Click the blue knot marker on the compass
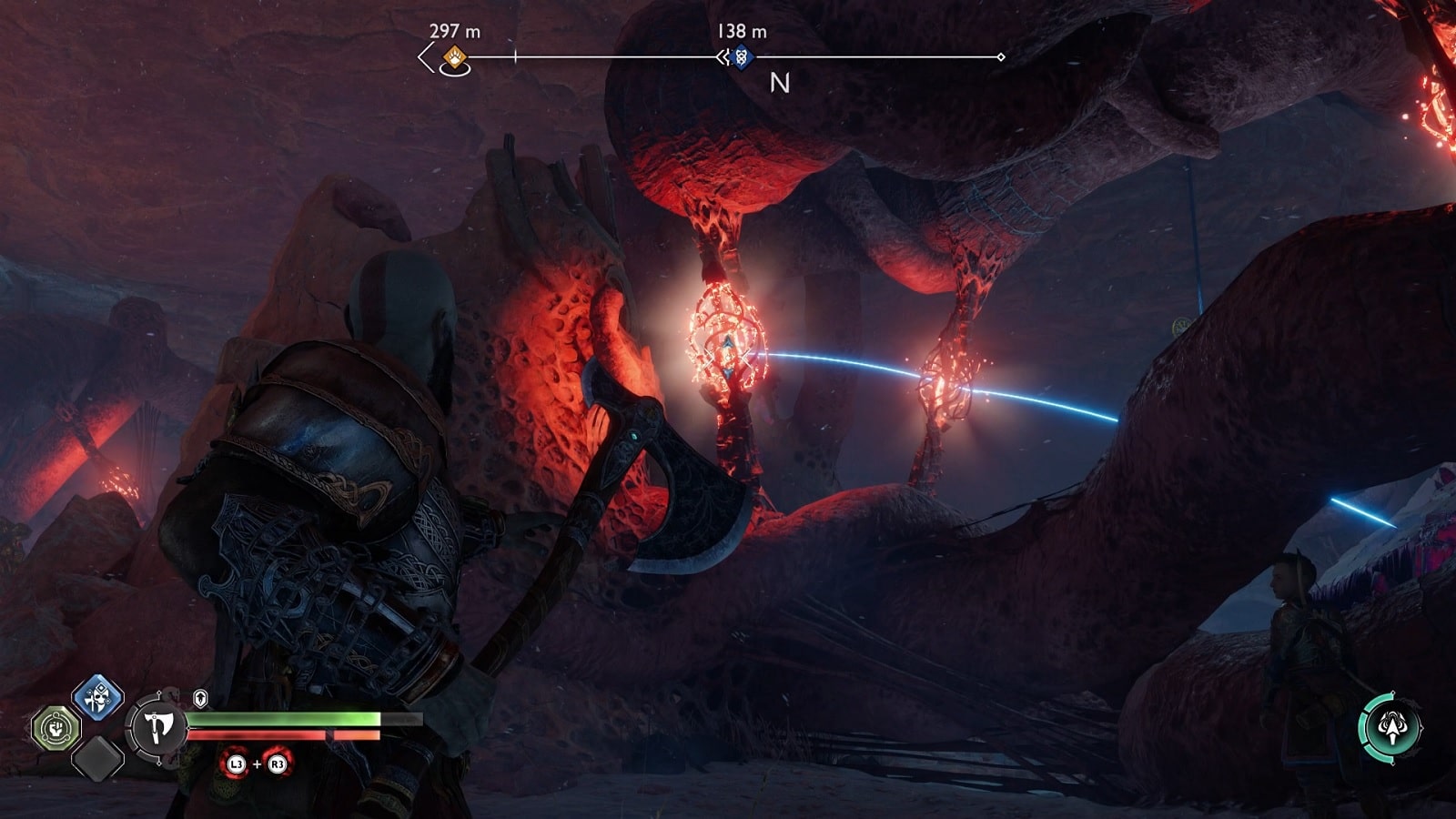The image size is (1456, 819). [742, 57]
